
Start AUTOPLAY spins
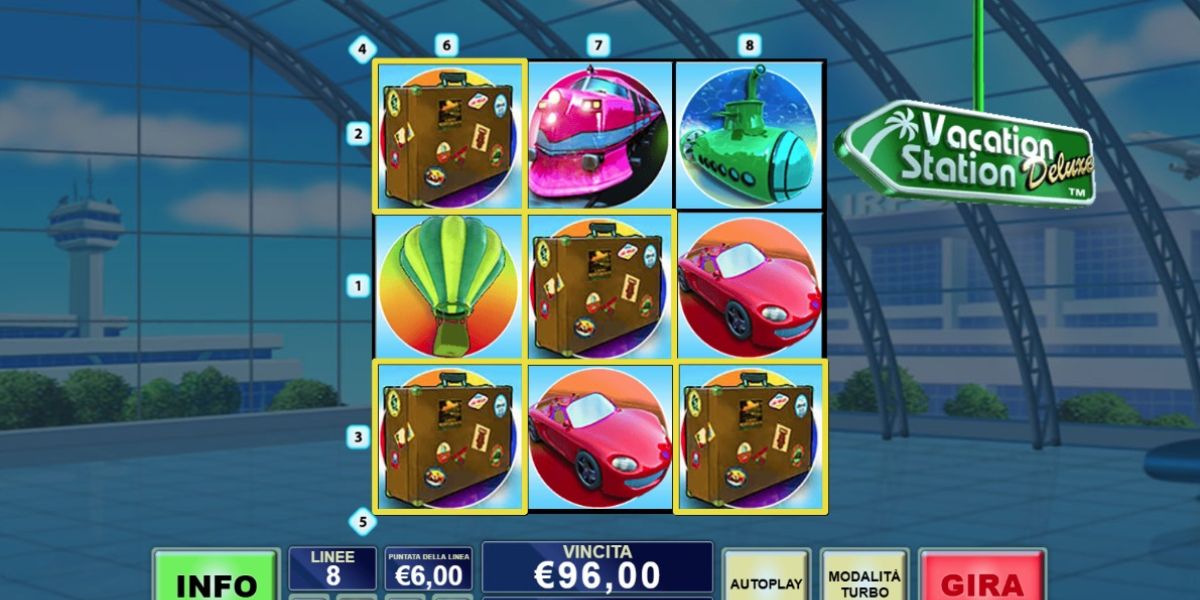766,580
